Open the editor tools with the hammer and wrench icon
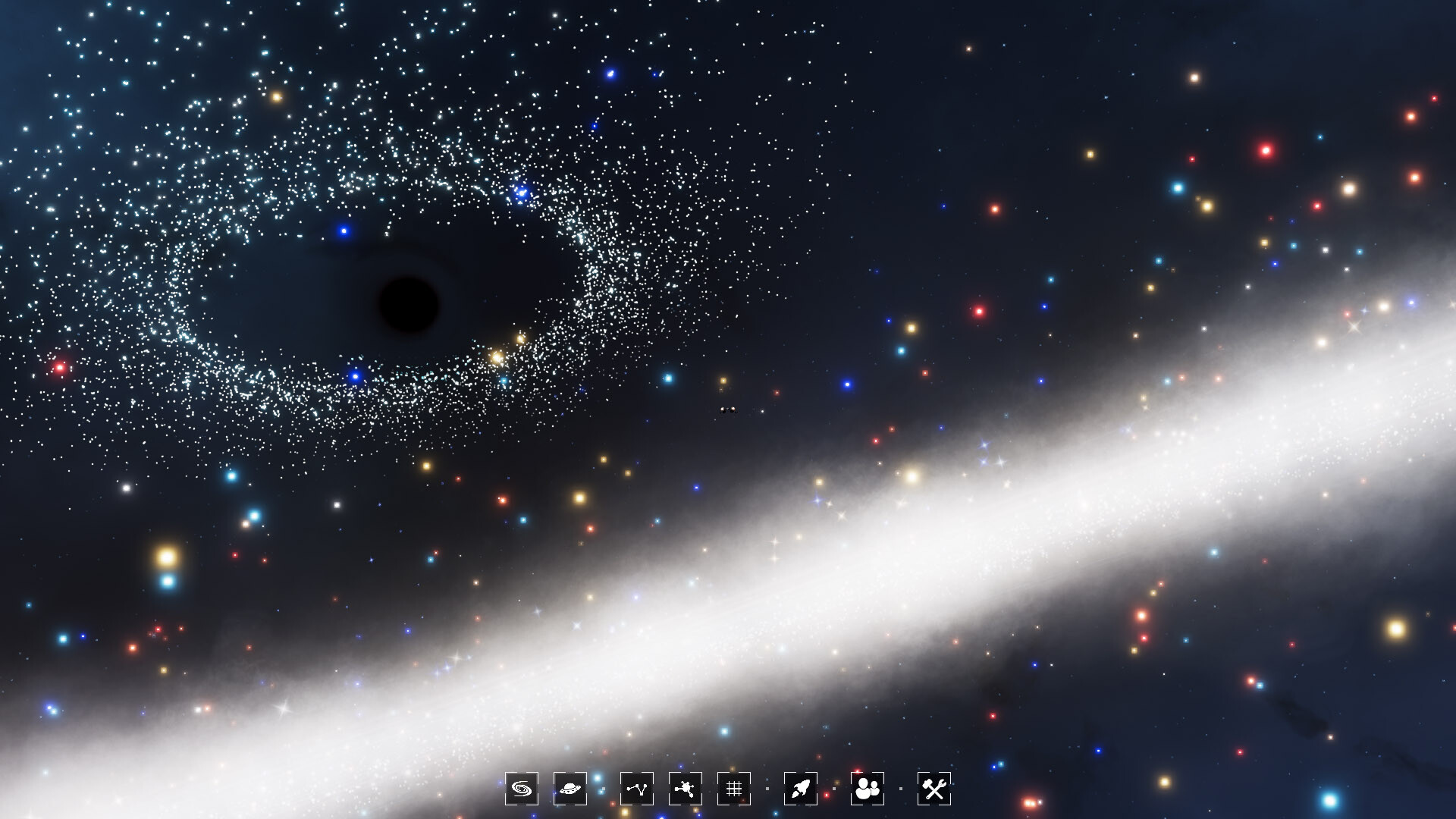1456x819 pixels. point(934,789)
